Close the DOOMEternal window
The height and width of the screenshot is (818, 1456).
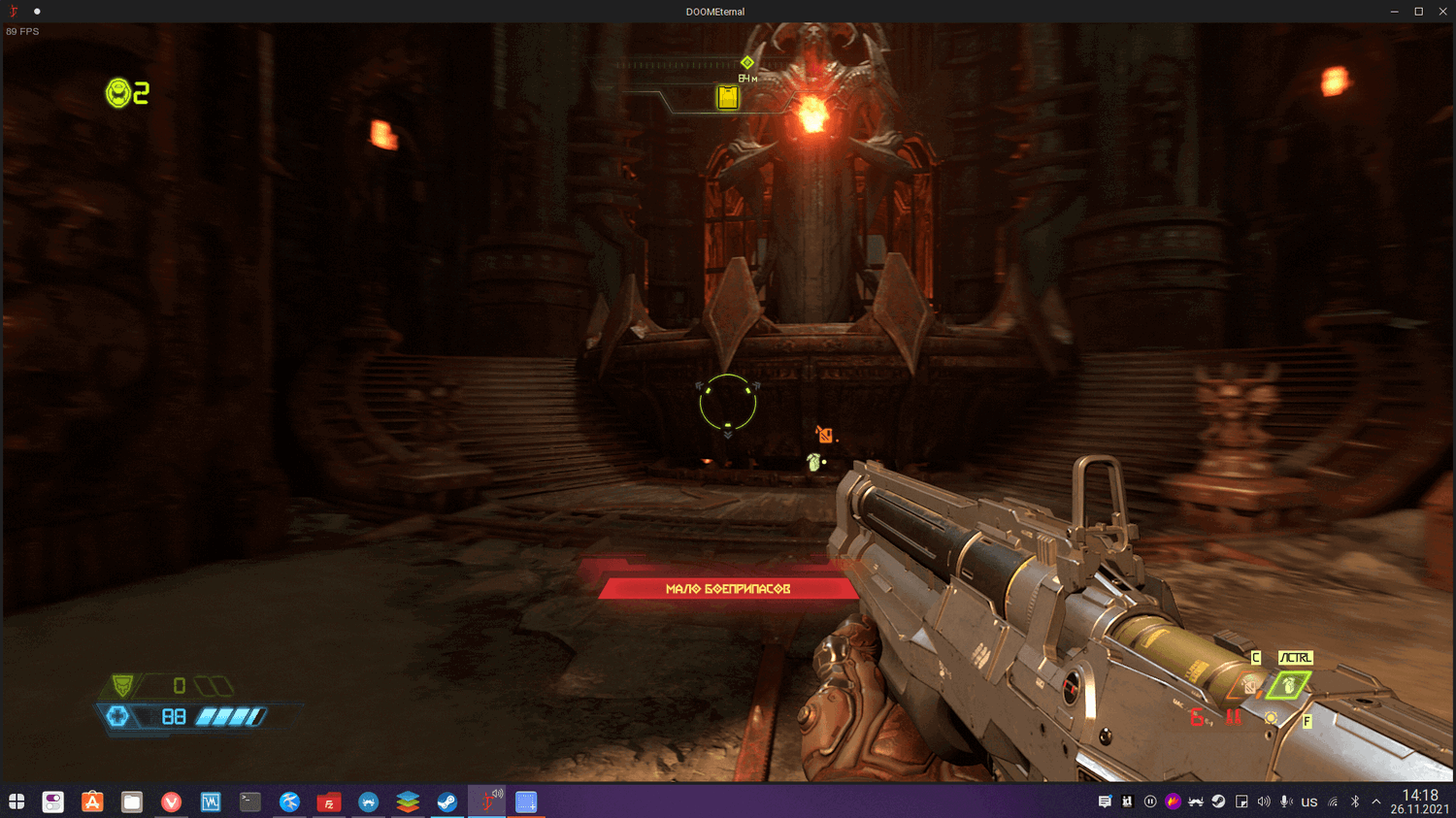1442,12
